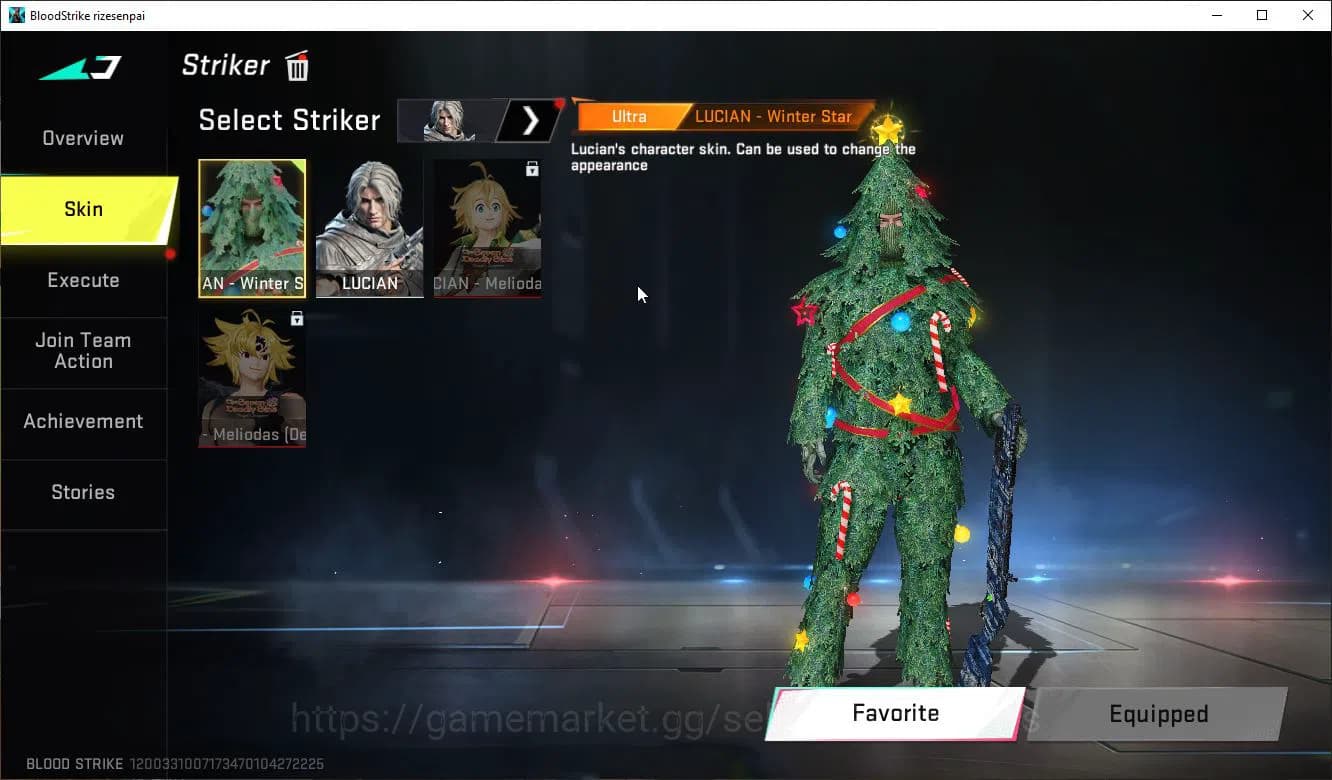Open the trash icon next to Striker
Image resolution: width=1332 pixels, height=780 pixels.
pos(297,65)
